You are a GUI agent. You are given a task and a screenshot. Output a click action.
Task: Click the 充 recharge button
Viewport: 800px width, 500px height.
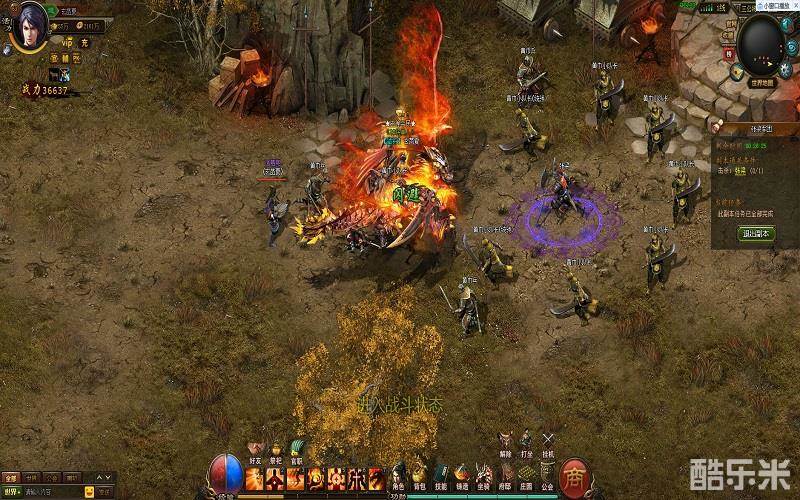point(85,43)
